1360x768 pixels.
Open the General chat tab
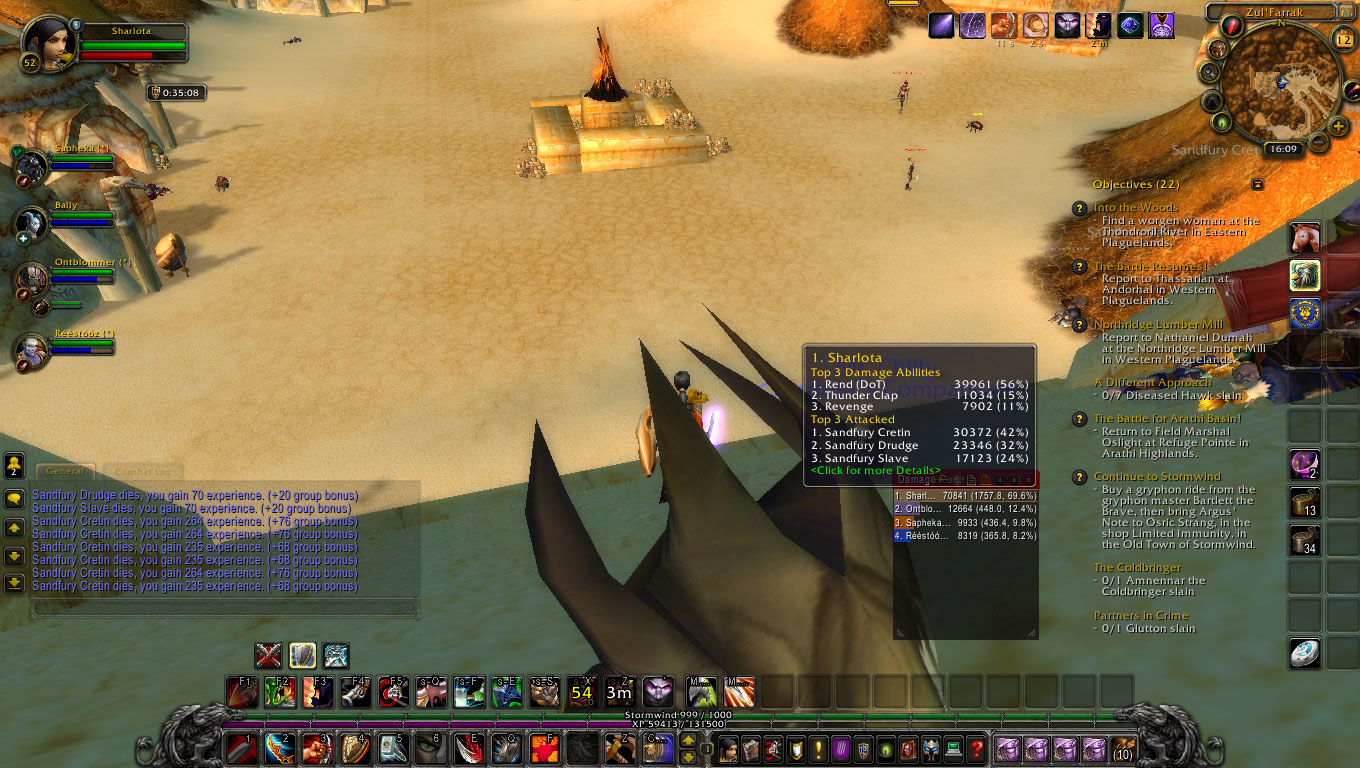click(x=64, y=471)
